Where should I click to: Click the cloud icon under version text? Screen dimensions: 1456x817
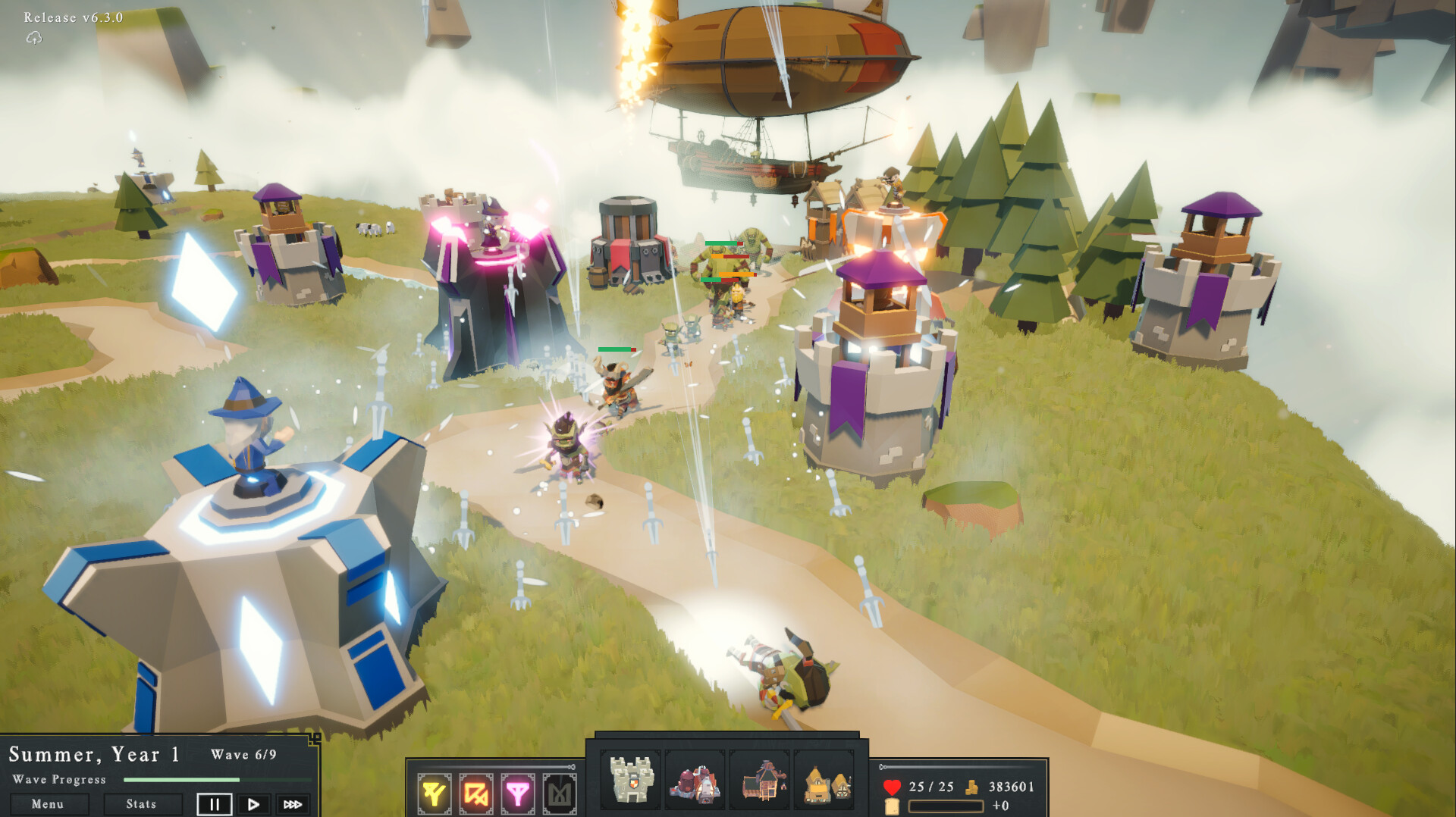point(34,38)
